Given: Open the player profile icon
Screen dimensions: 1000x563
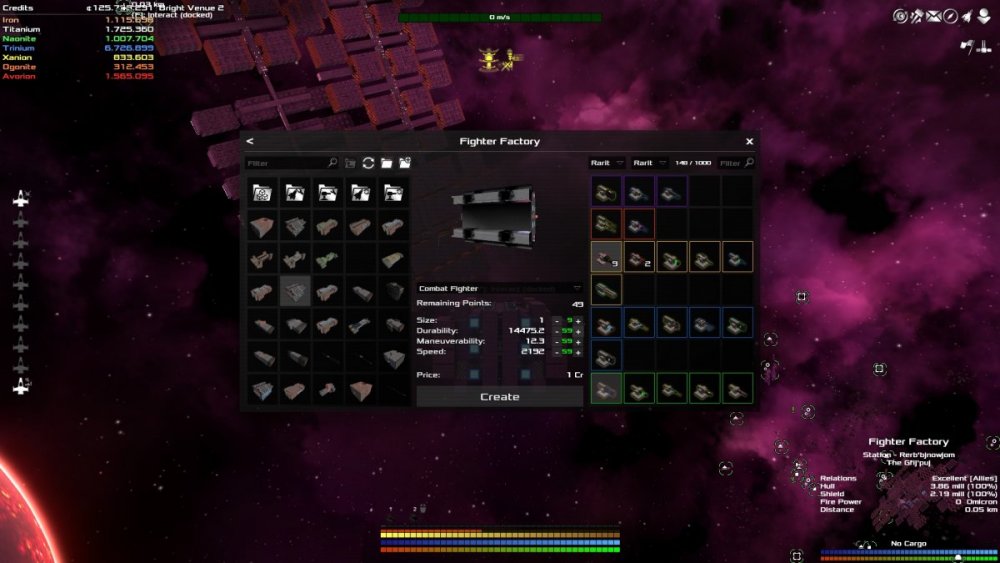Looking at the screenshot, I should click(982, 16).
